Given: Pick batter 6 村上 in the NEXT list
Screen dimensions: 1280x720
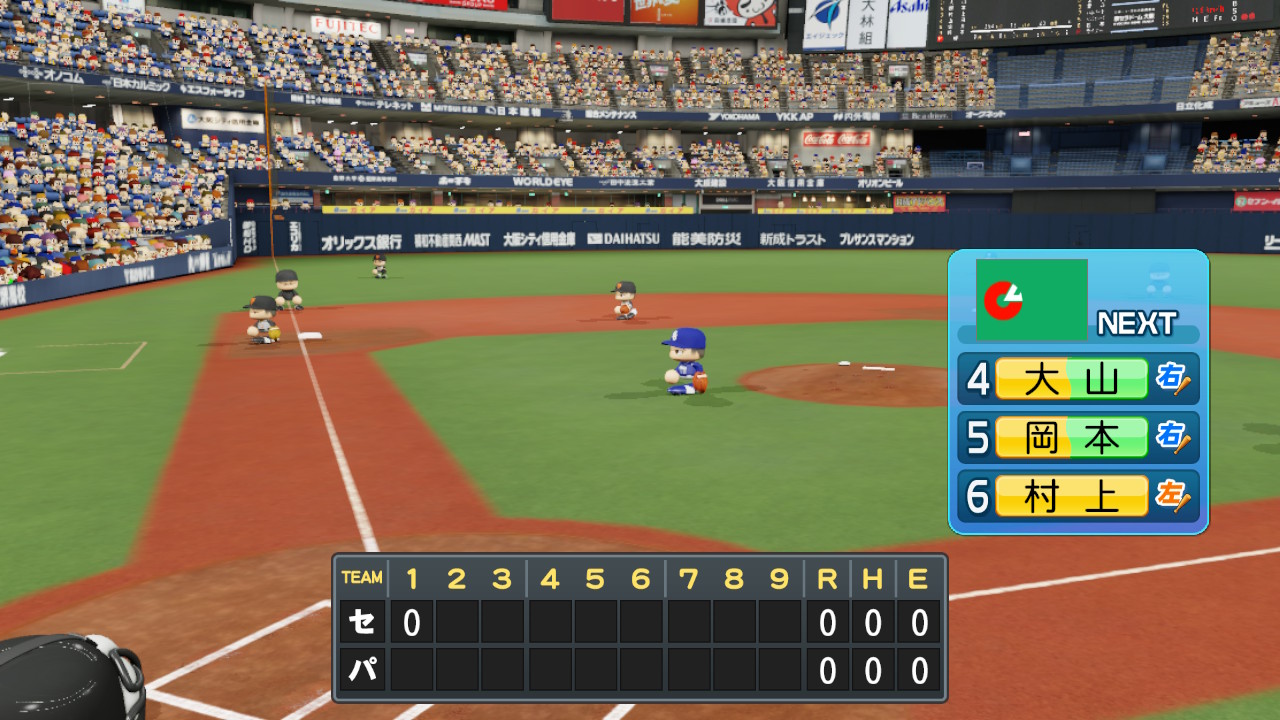Looking at the screenshot, I should (1072, 496).
